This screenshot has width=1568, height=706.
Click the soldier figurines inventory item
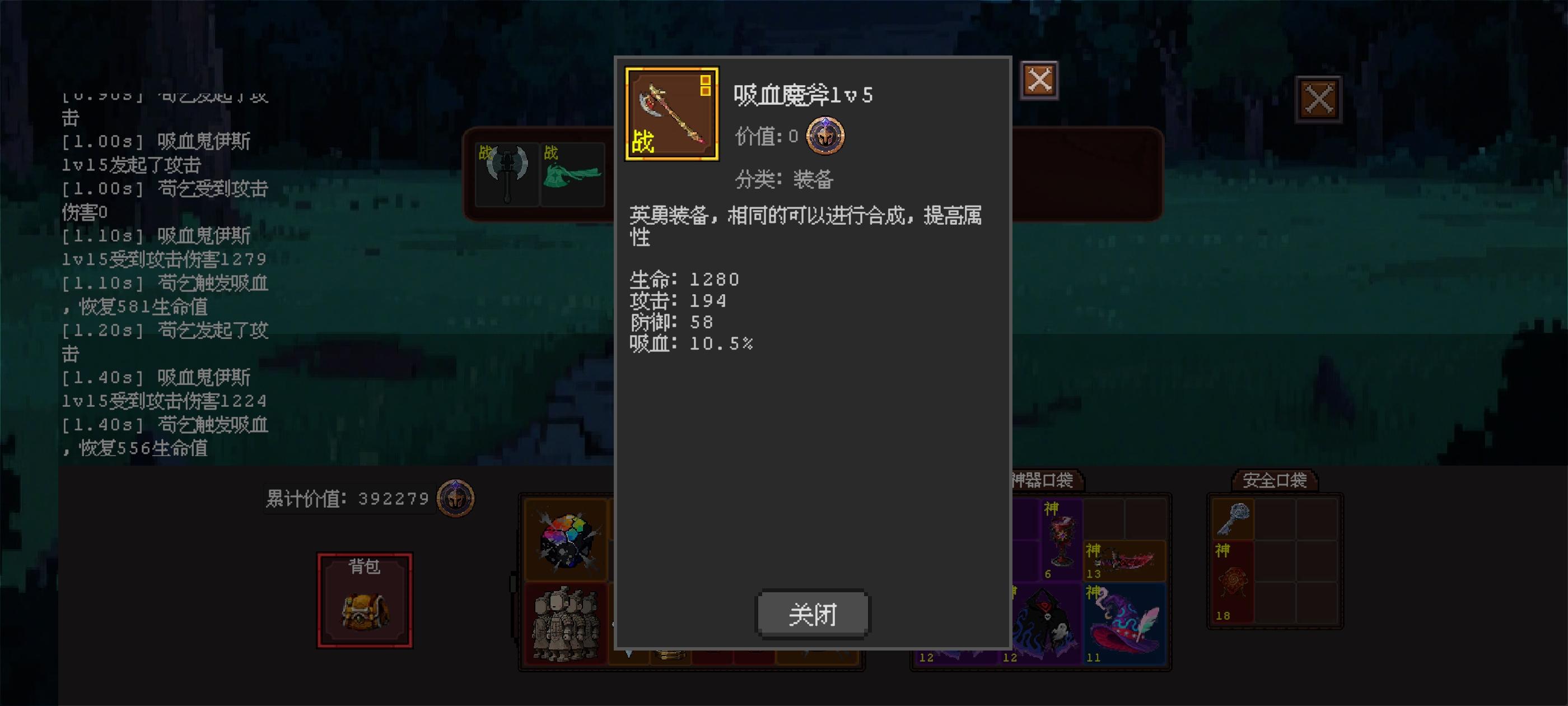tap(567, 623)
